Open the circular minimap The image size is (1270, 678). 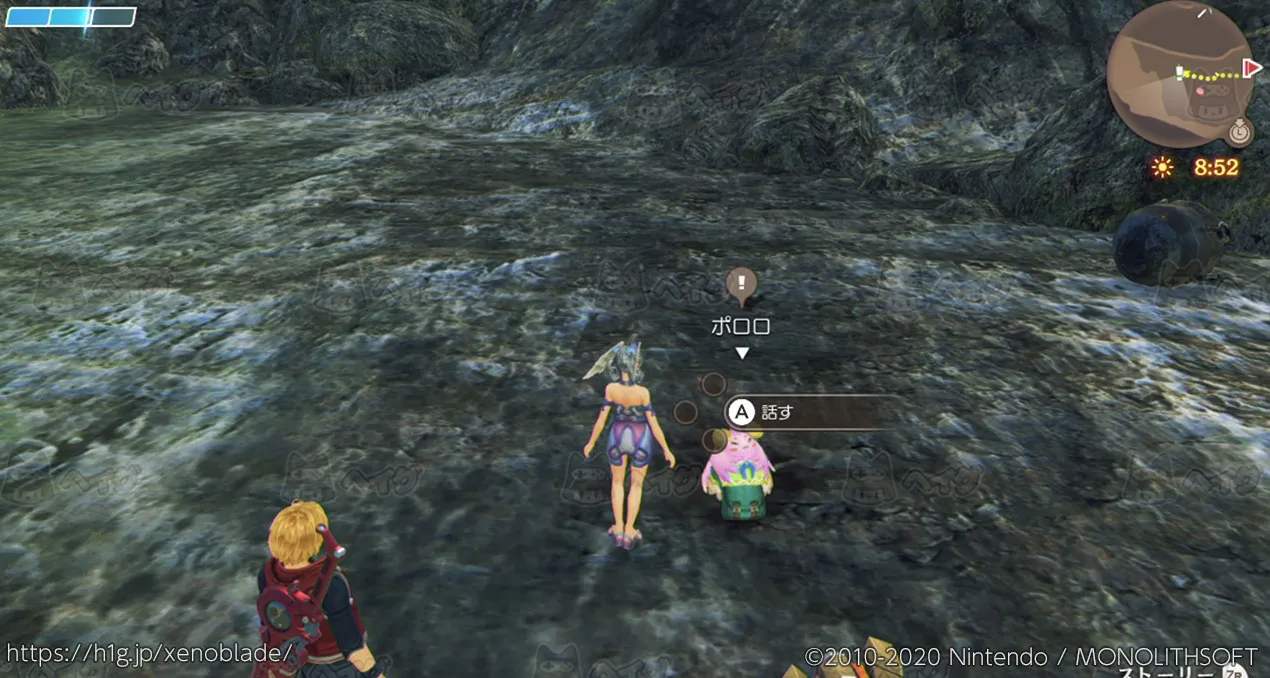click(x=1178, y=75)
